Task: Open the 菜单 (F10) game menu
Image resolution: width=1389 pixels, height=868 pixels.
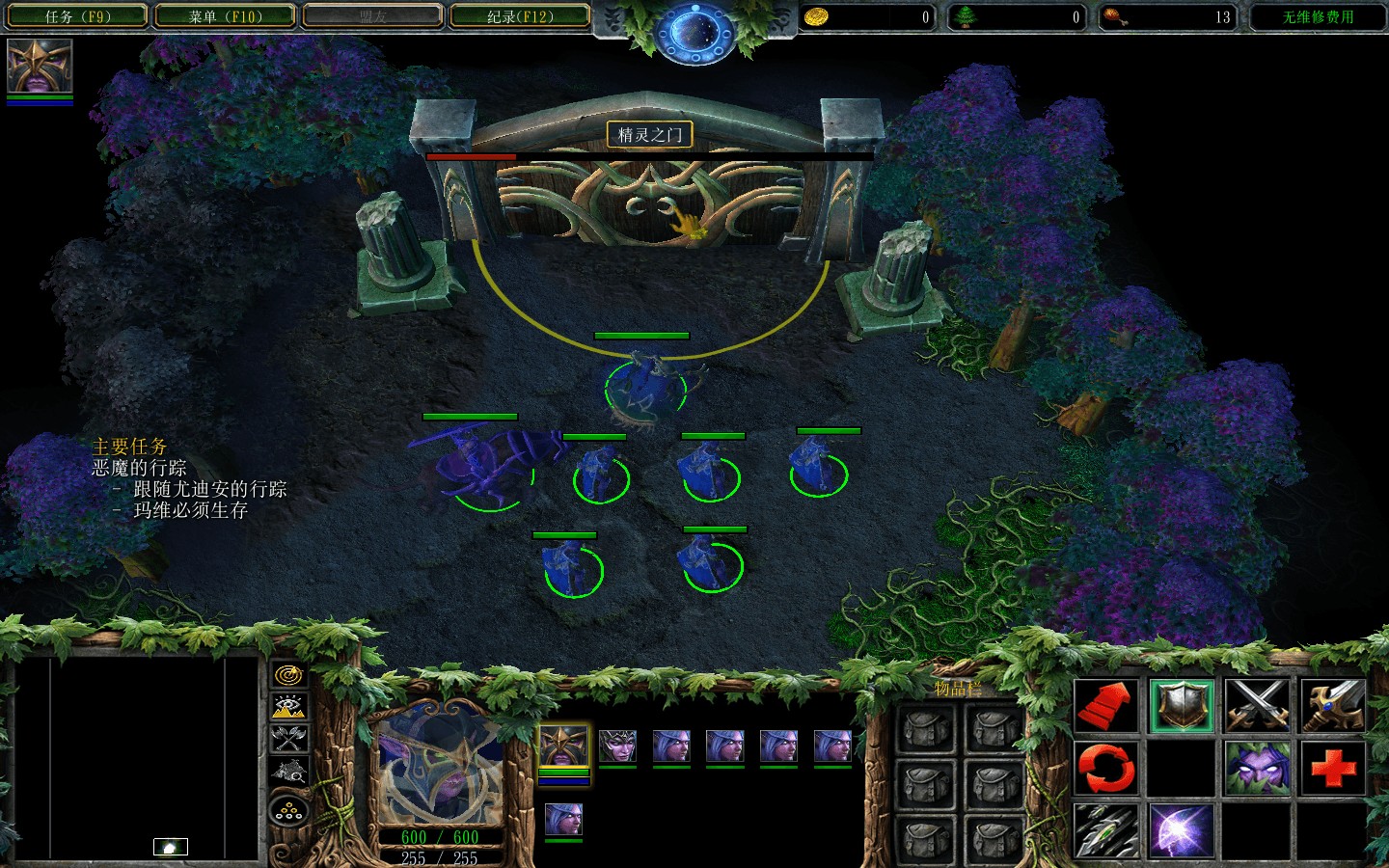Action: tap(225, 16)
